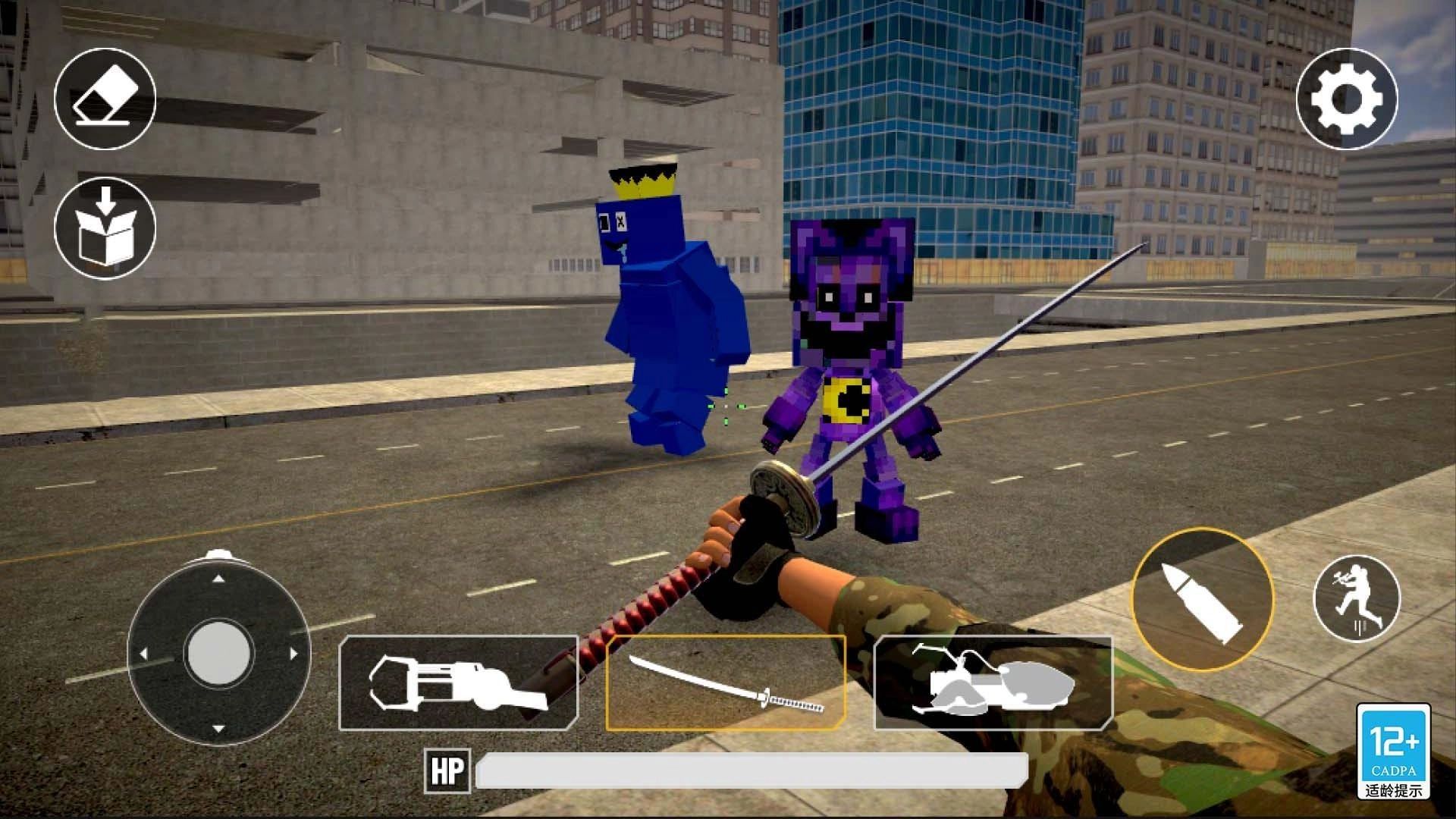Open the spawn box menu
The image size is (1456, 819).
pos(105,228)
